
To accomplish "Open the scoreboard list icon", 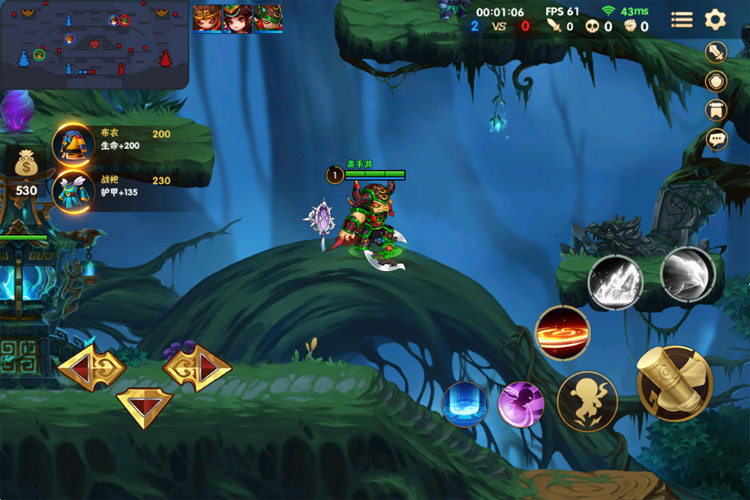I will click(x=681, y=19).
